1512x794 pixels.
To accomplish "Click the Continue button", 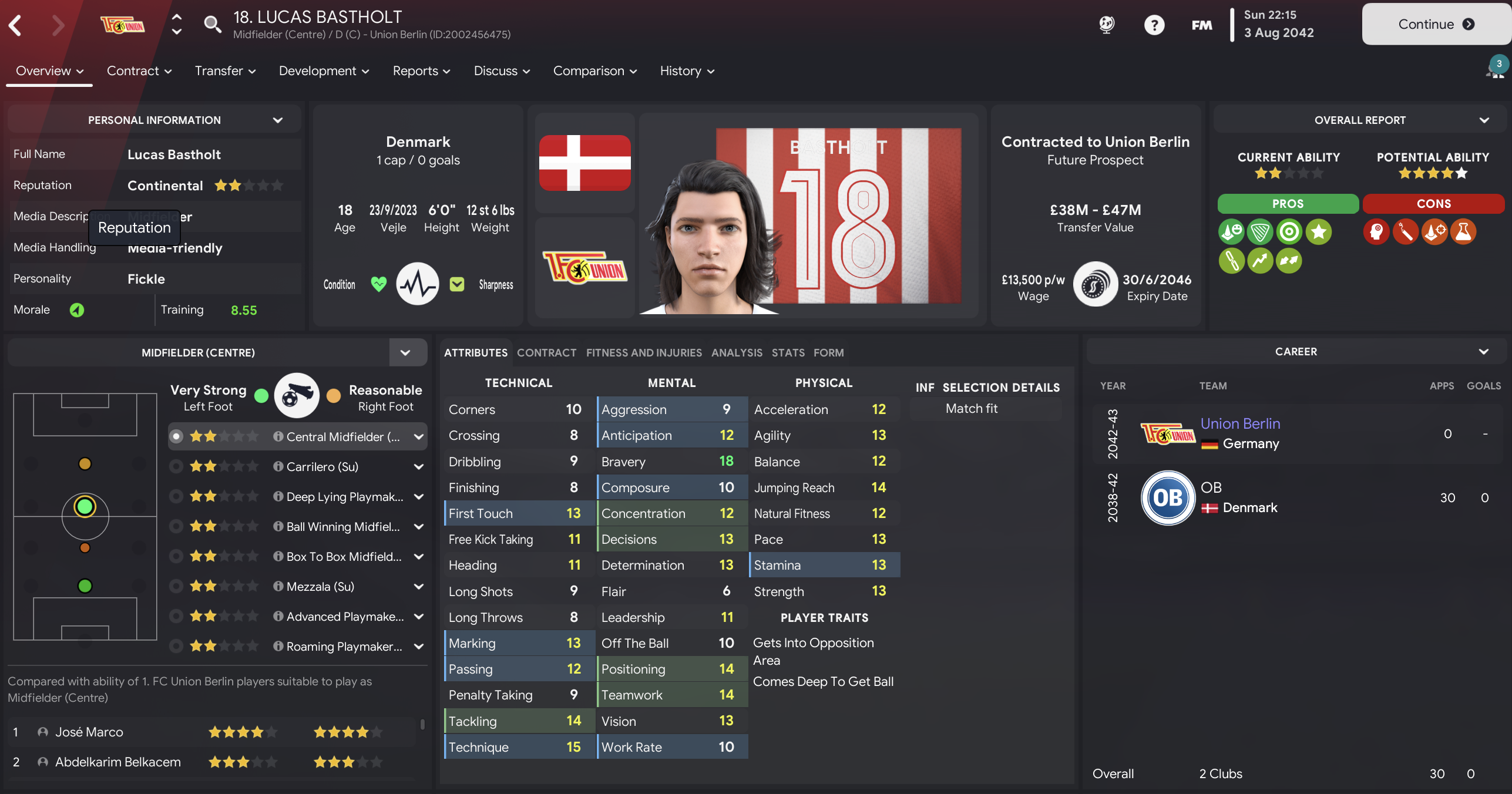I will 1435,24.
